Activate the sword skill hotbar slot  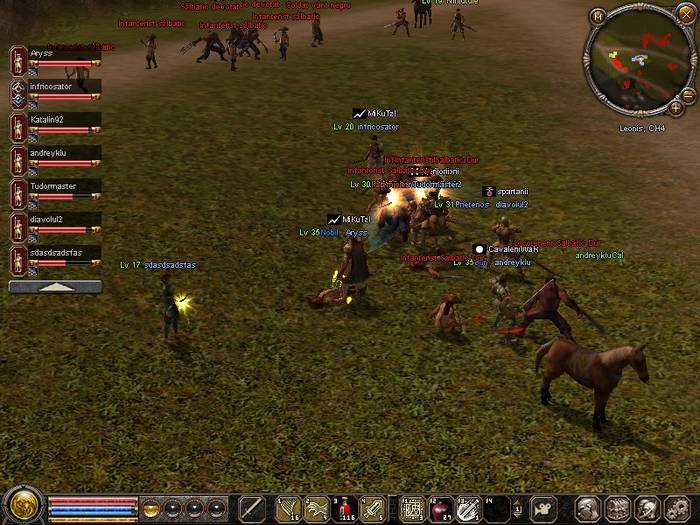click(373, 508)
